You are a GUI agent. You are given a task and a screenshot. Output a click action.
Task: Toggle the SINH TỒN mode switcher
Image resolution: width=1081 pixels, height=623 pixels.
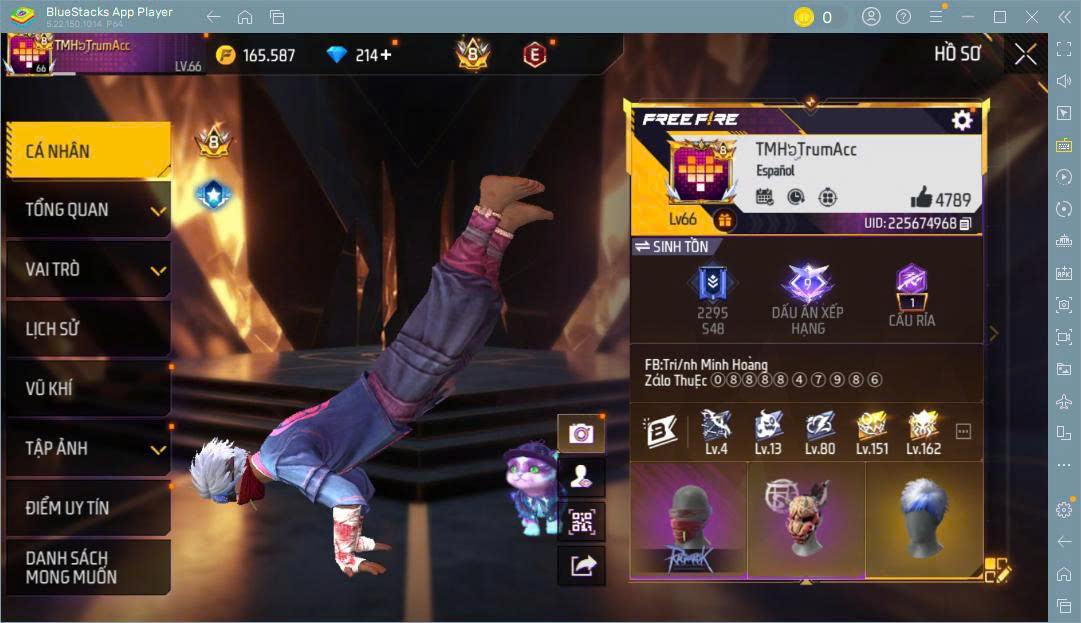(x=671, y=246)
